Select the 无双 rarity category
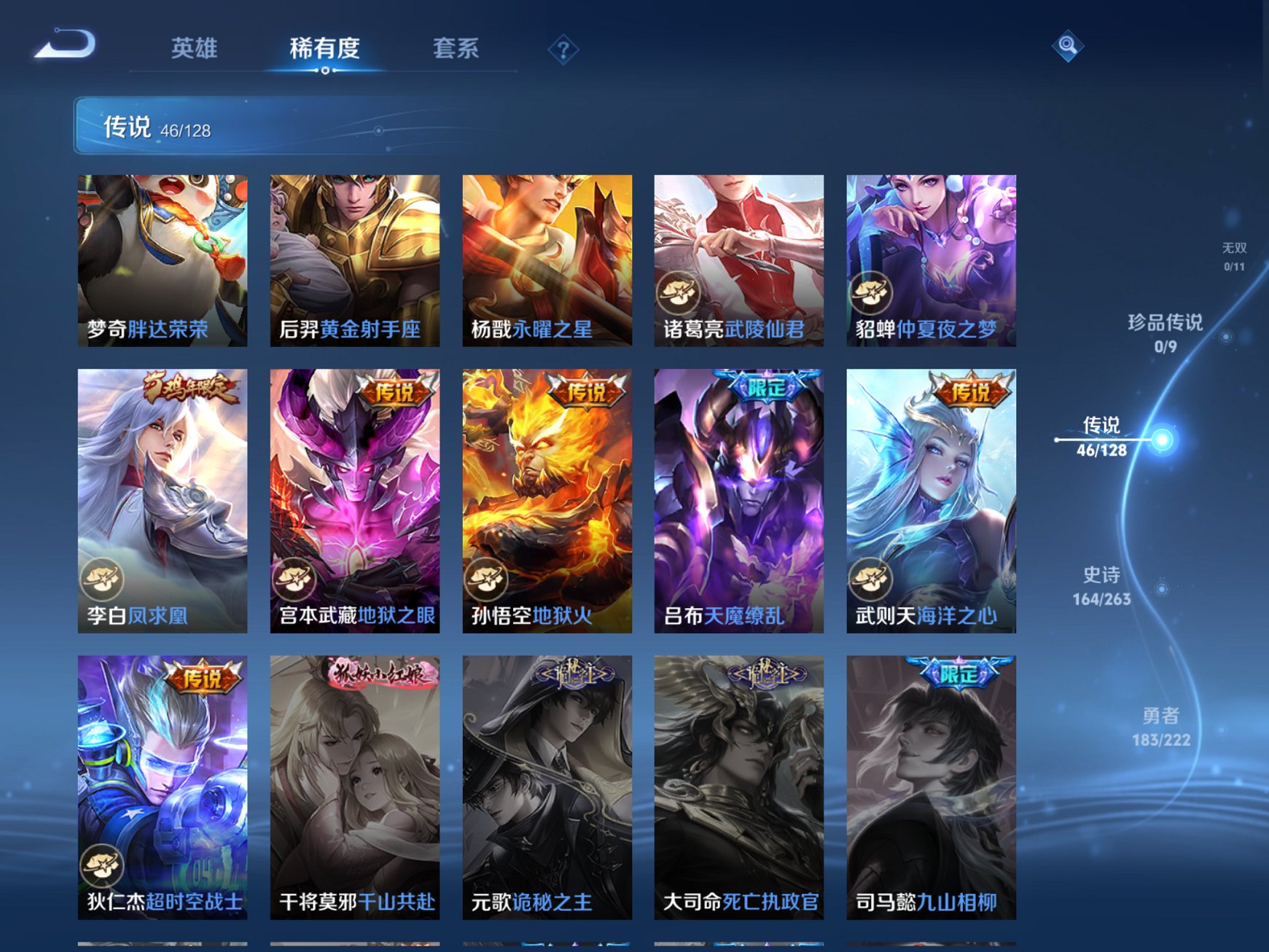Image resolution: width=1269 pixels, height=952 pixels. 1236,254
